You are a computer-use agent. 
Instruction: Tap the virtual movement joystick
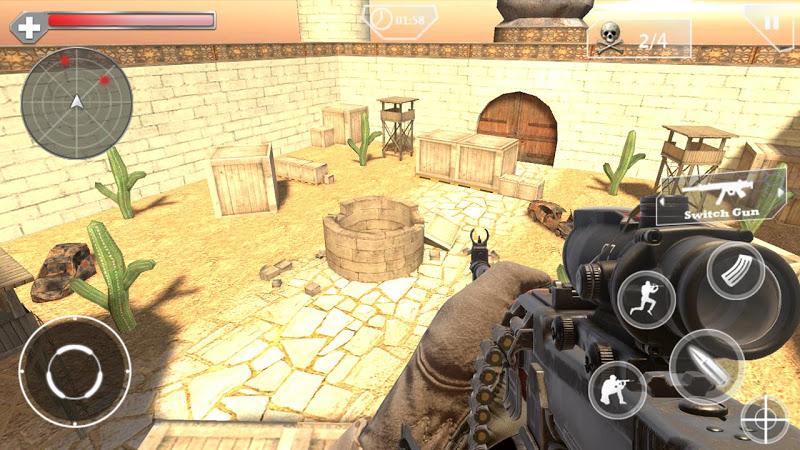click(x=74, y=371)
